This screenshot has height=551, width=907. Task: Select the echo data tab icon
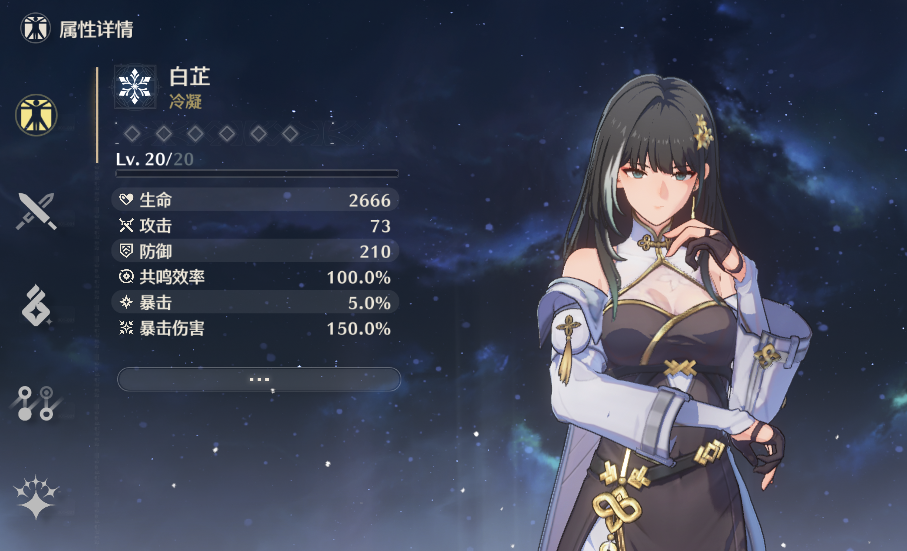point(36,305)
